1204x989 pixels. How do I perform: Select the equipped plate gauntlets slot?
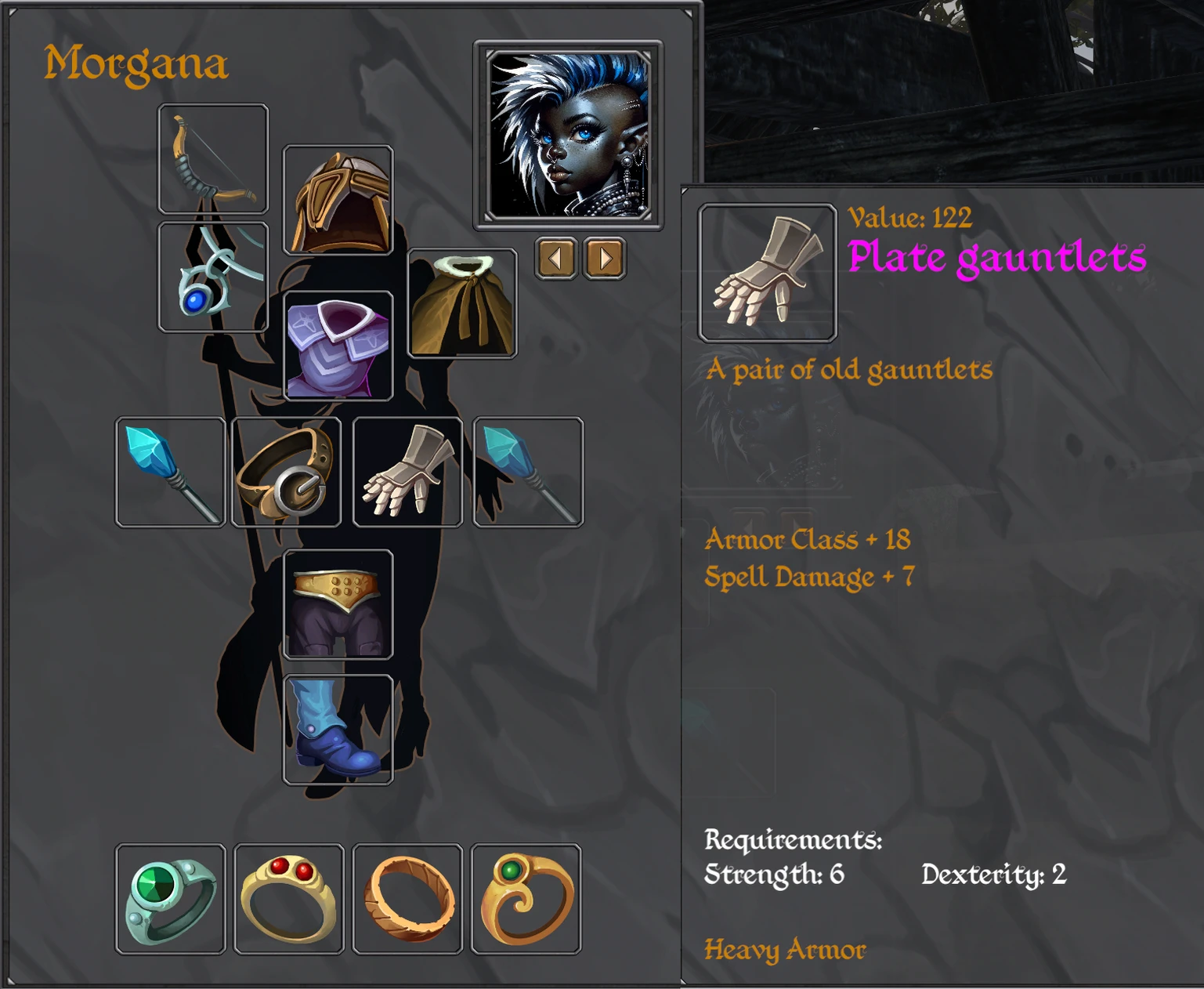click(x=407, y=472)
